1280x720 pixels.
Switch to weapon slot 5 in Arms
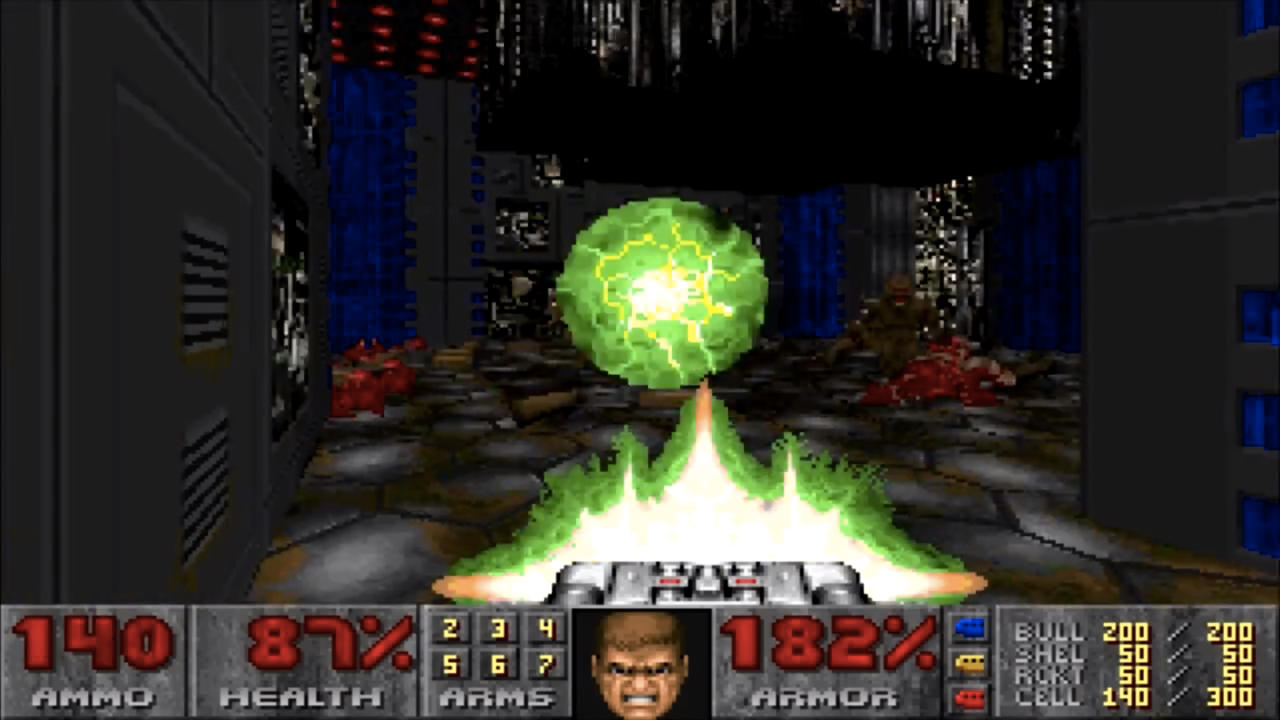click(x=450, y=664)
